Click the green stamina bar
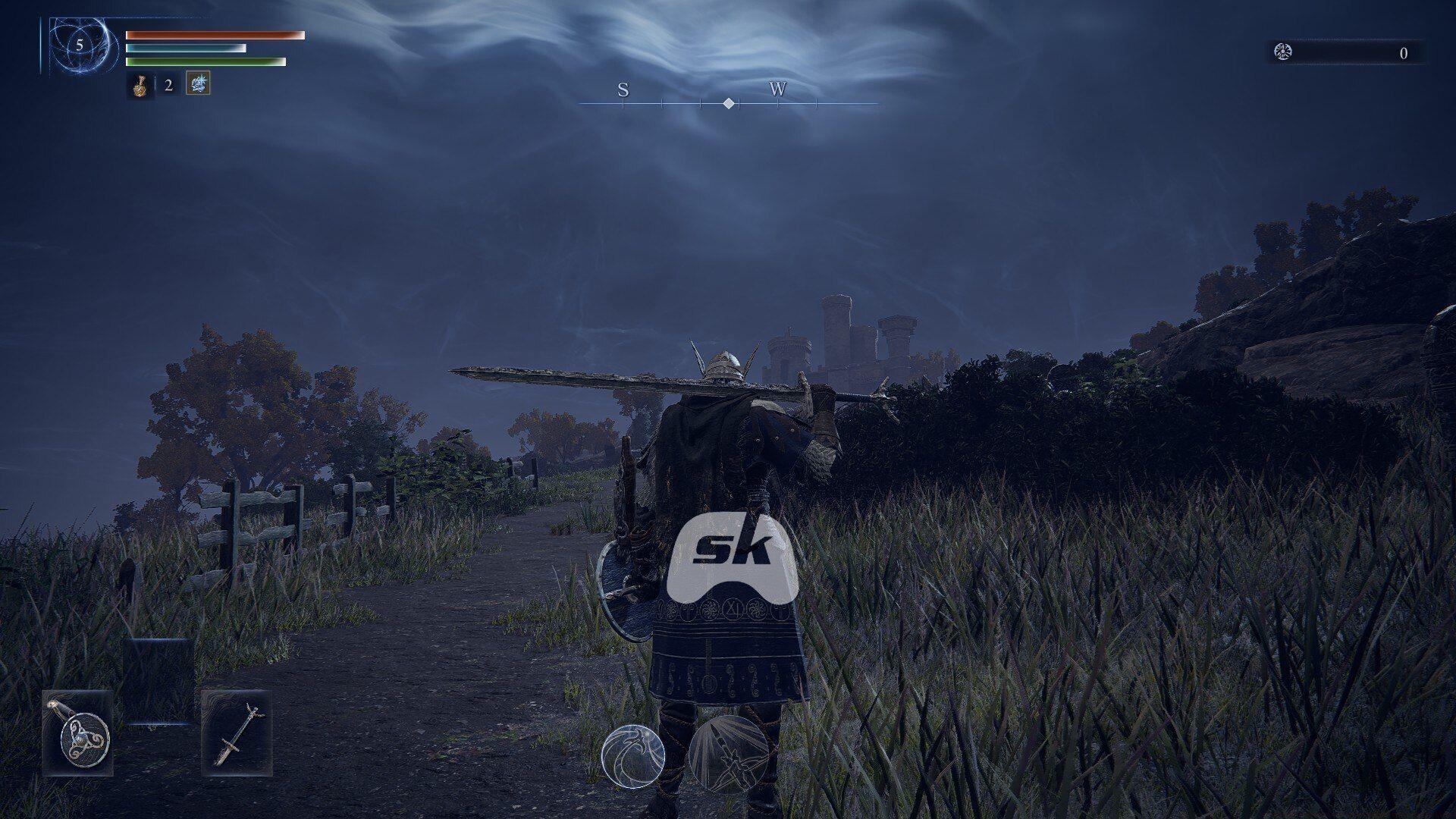This screenshot has width=1456, height=819. pos(206,60)
